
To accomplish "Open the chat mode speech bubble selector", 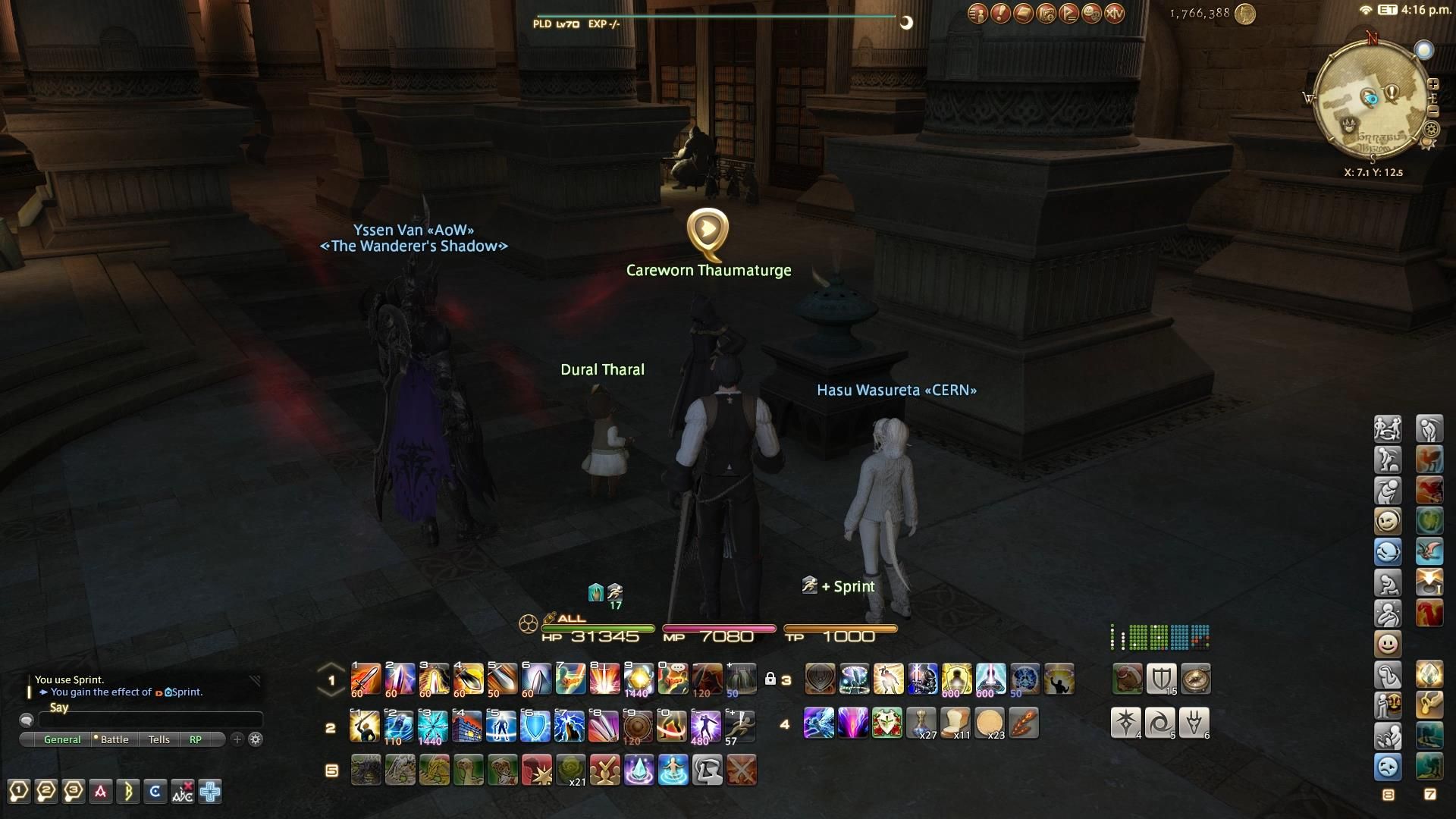I will [27, 720].
